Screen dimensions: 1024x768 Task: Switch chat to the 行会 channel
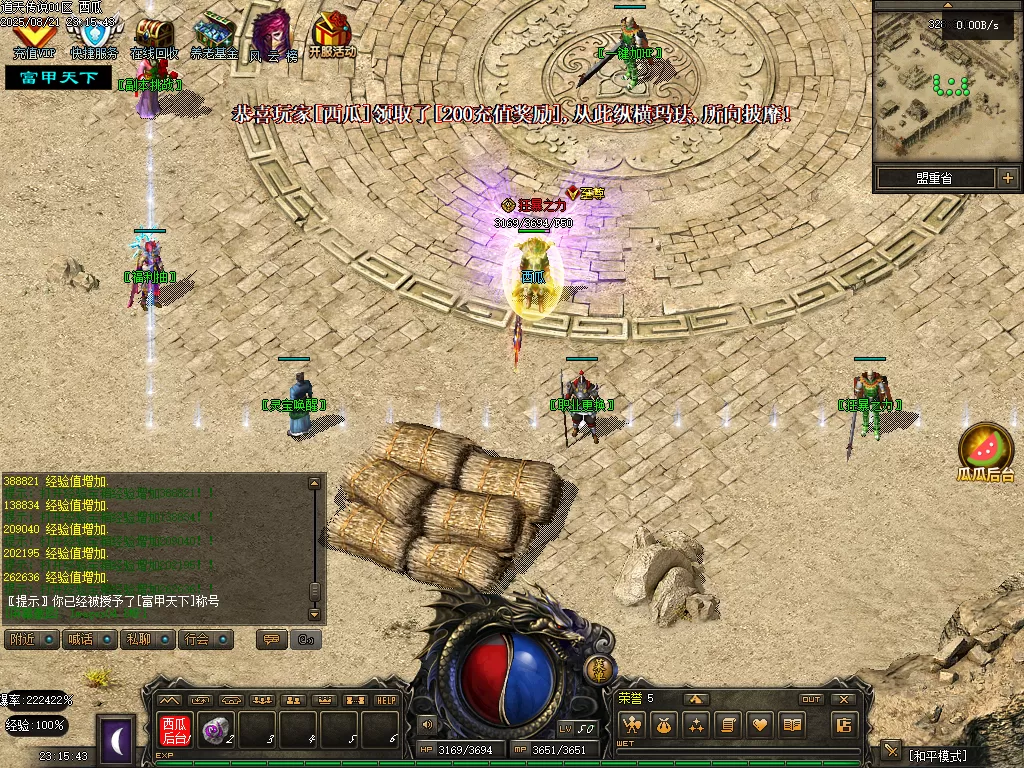click(x=206, y=639)
